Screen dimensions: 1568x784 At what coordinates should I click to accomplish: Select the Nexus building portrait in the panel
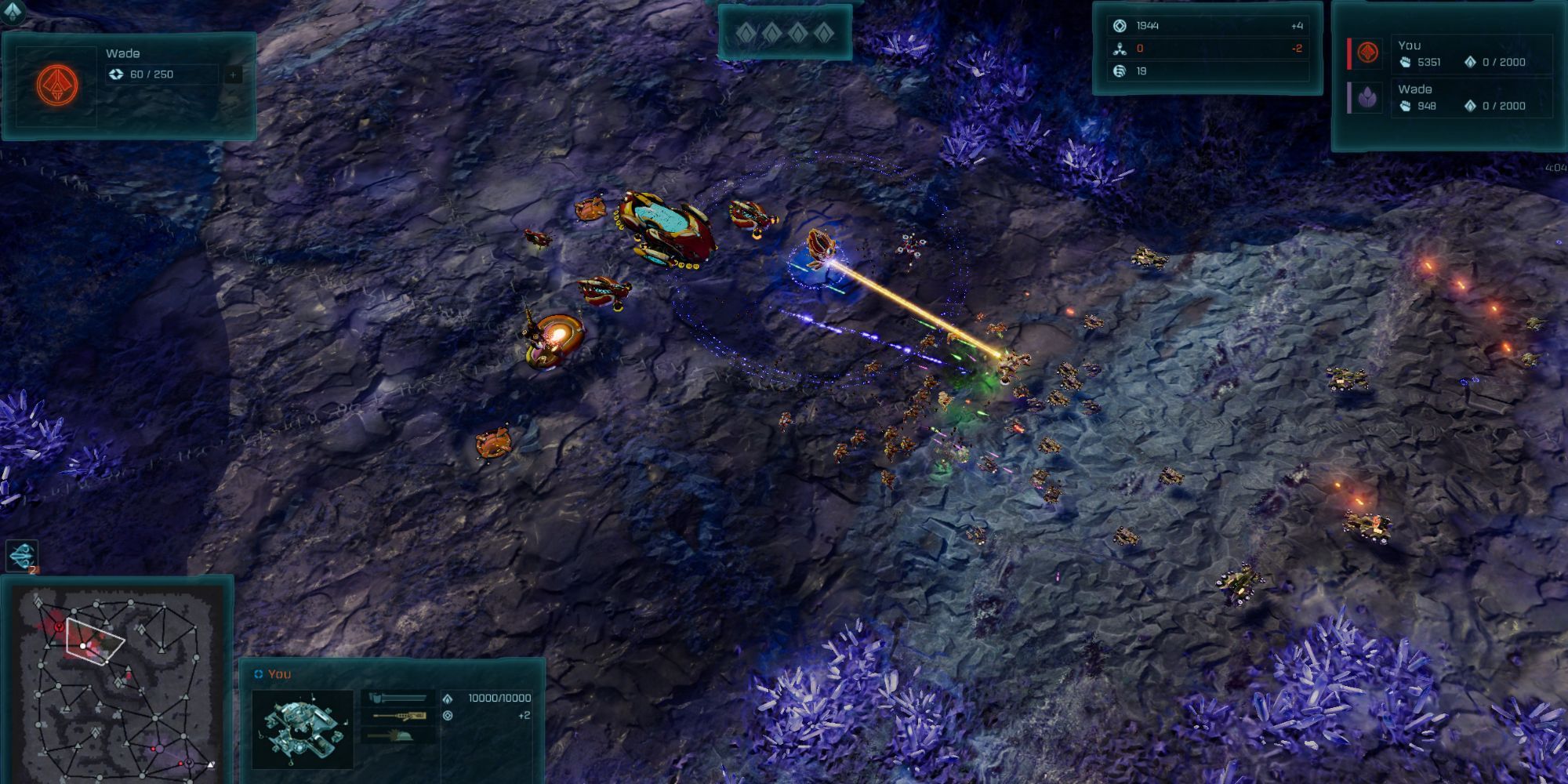[303, 728]
